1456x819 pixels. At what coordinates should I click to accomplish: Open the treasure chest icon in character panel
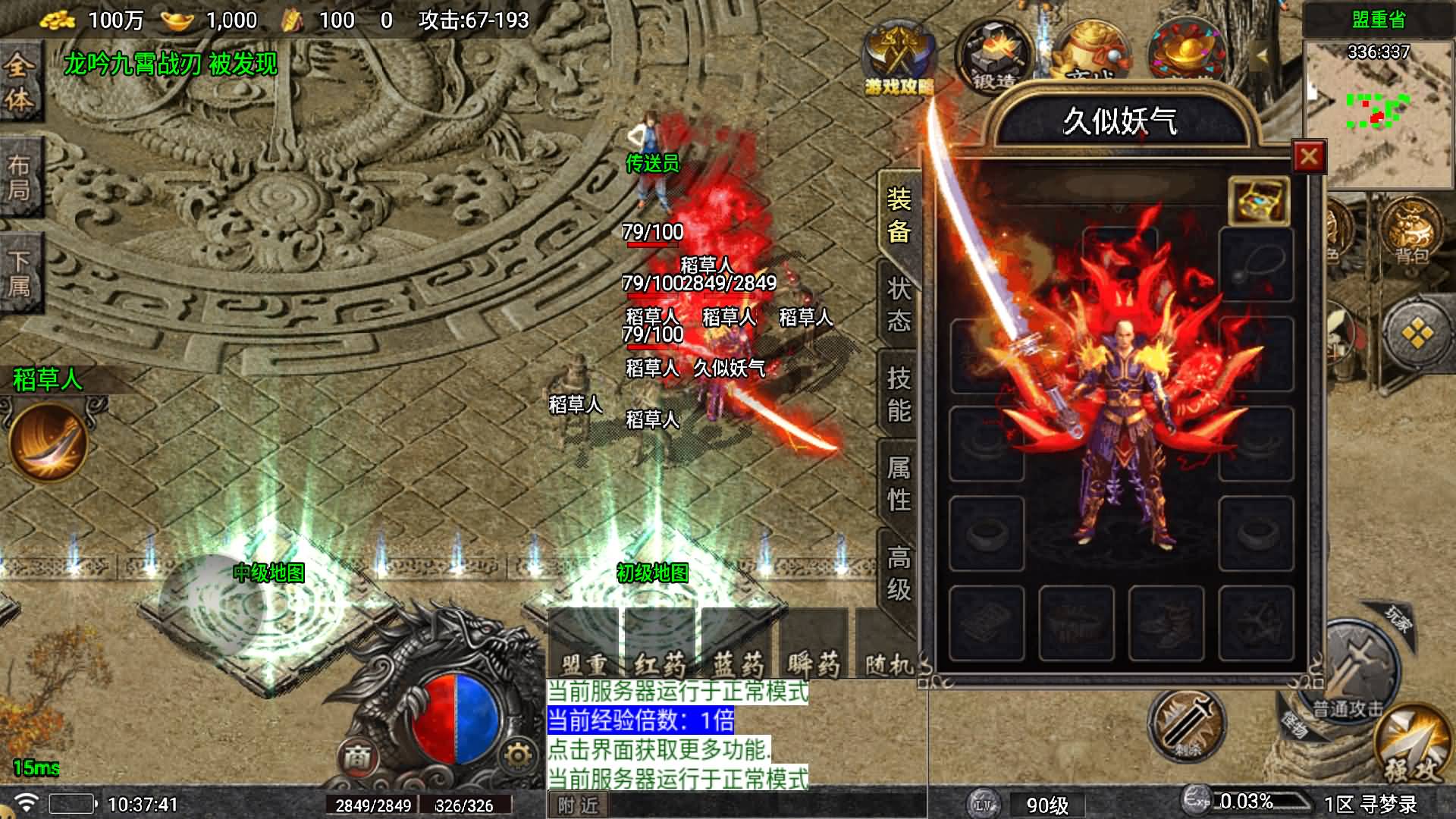click(1259, 201)
